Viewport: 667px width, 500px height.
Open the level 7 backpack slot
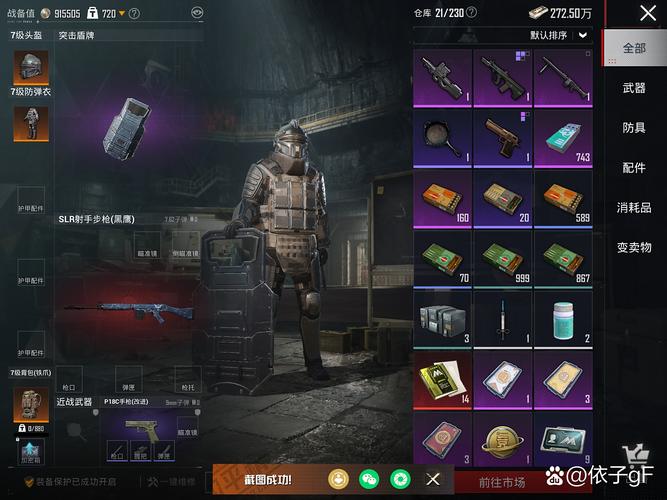pyautogui.click(x=24, y=404)
